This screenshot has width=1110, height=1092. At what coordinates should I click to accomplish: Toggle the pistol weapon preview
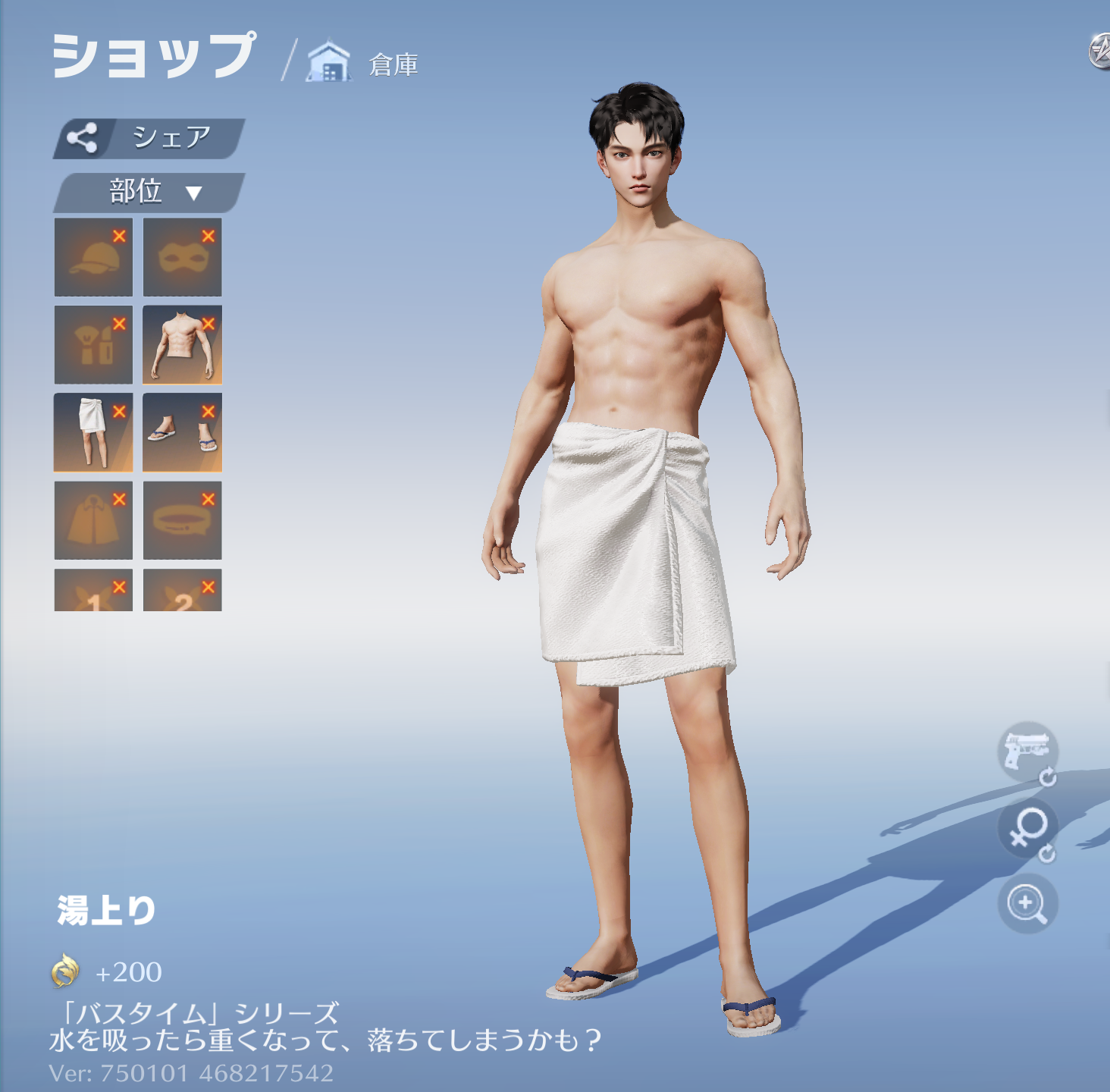1027,752
